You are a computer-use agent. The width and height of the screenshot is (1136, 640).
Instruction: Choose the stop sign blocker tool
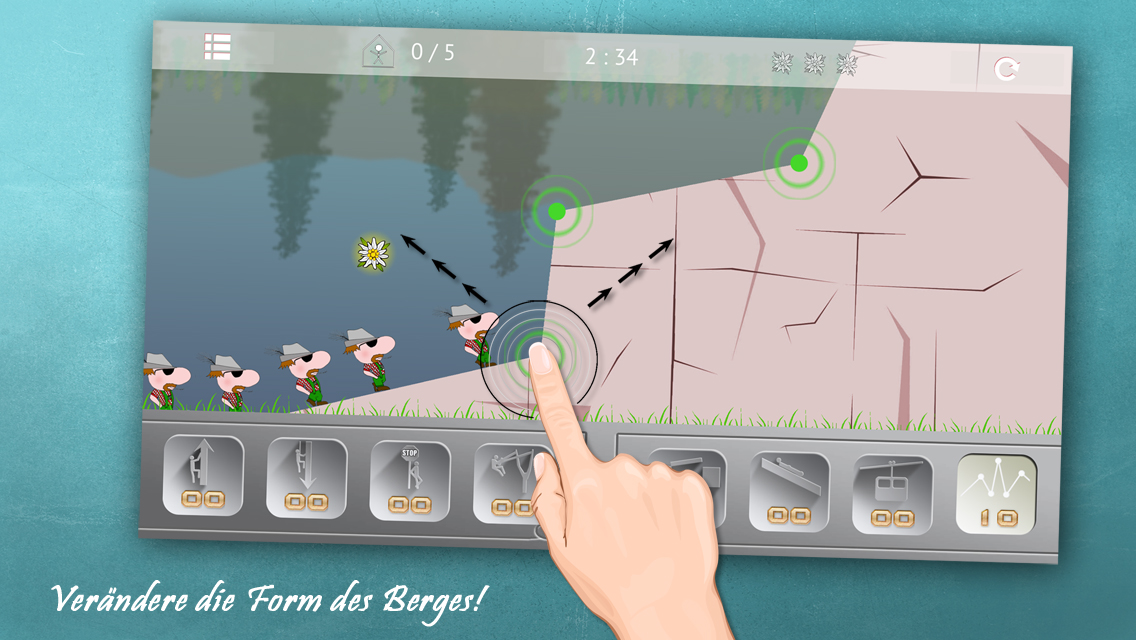[409, 481]
